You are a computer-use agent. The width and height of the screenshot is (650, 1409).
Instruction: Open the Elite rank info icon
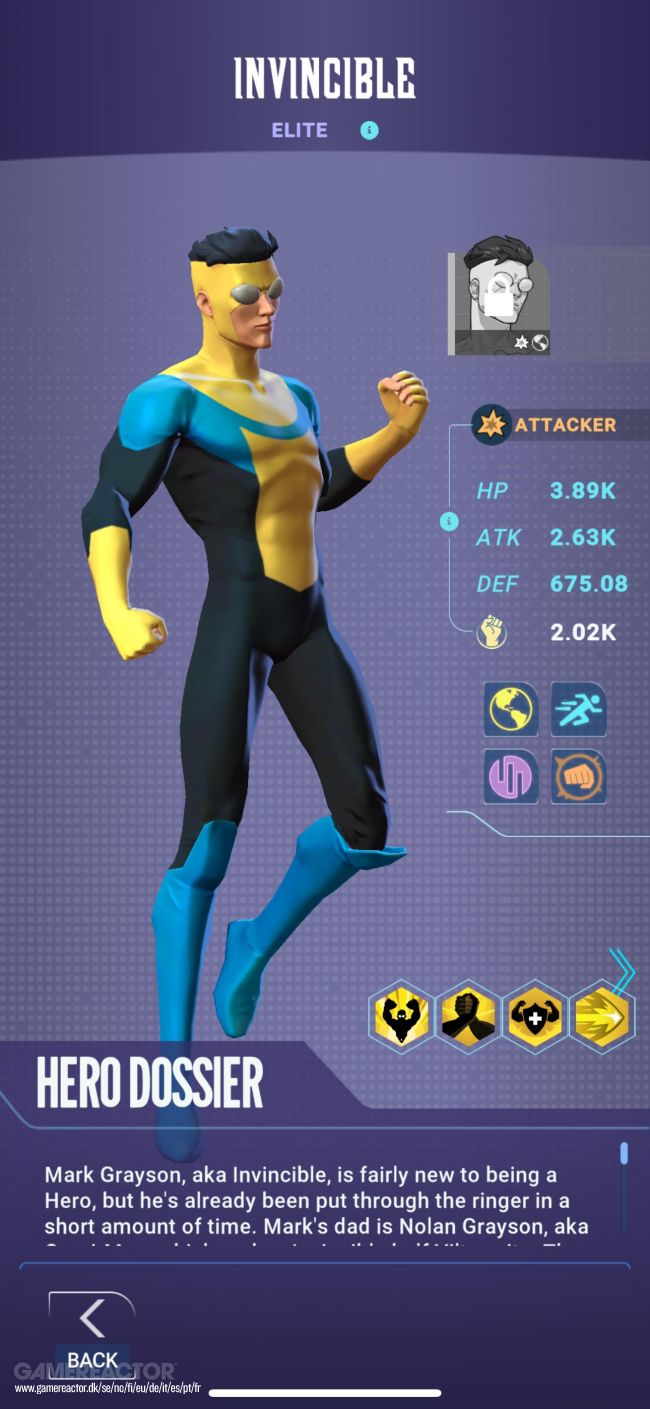tap(370, 130)
